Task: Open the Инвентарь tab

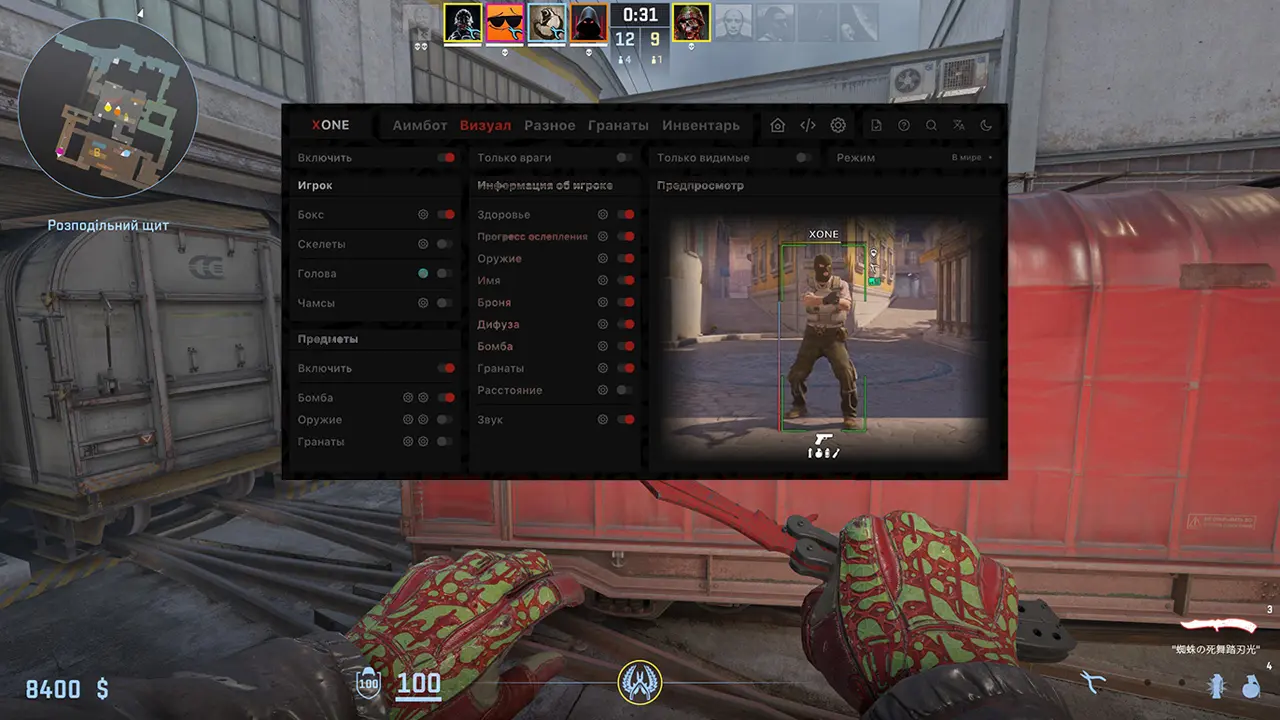Action: click(700, 125)
